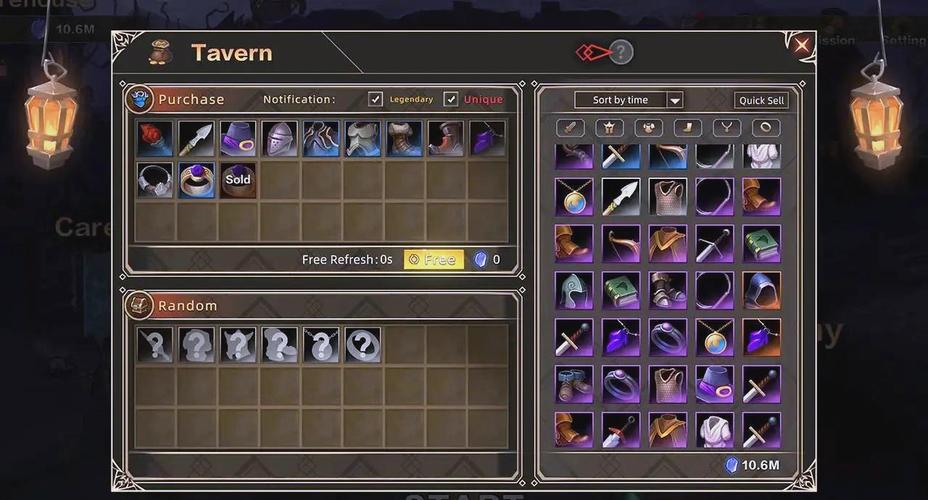Open the Tavern help question mark

pyautogui.click(x=621, y=52)
